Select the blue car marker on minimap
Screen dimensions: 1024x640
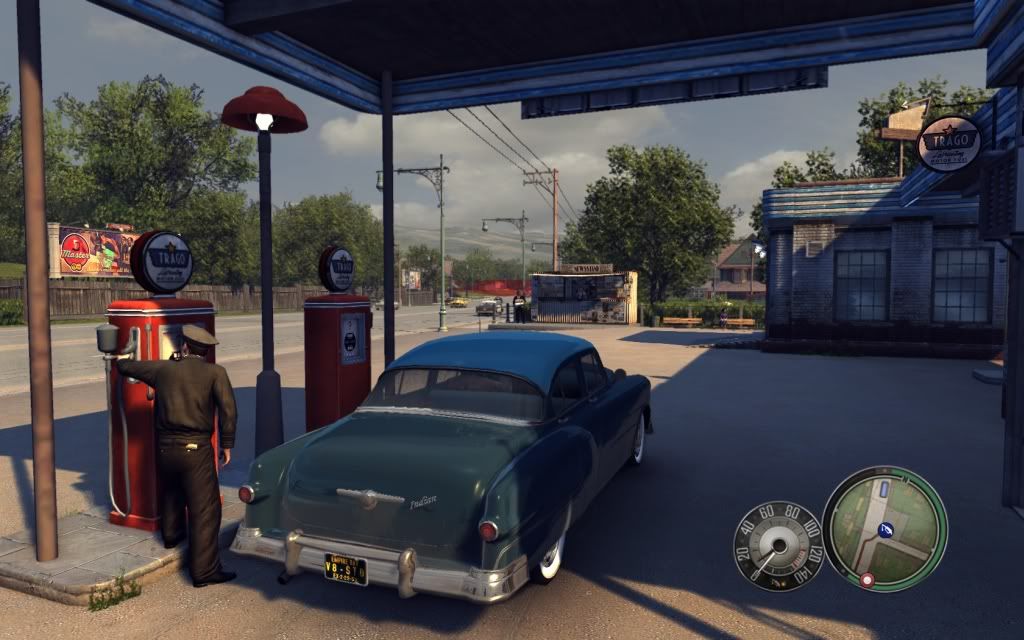click(882, 490)
